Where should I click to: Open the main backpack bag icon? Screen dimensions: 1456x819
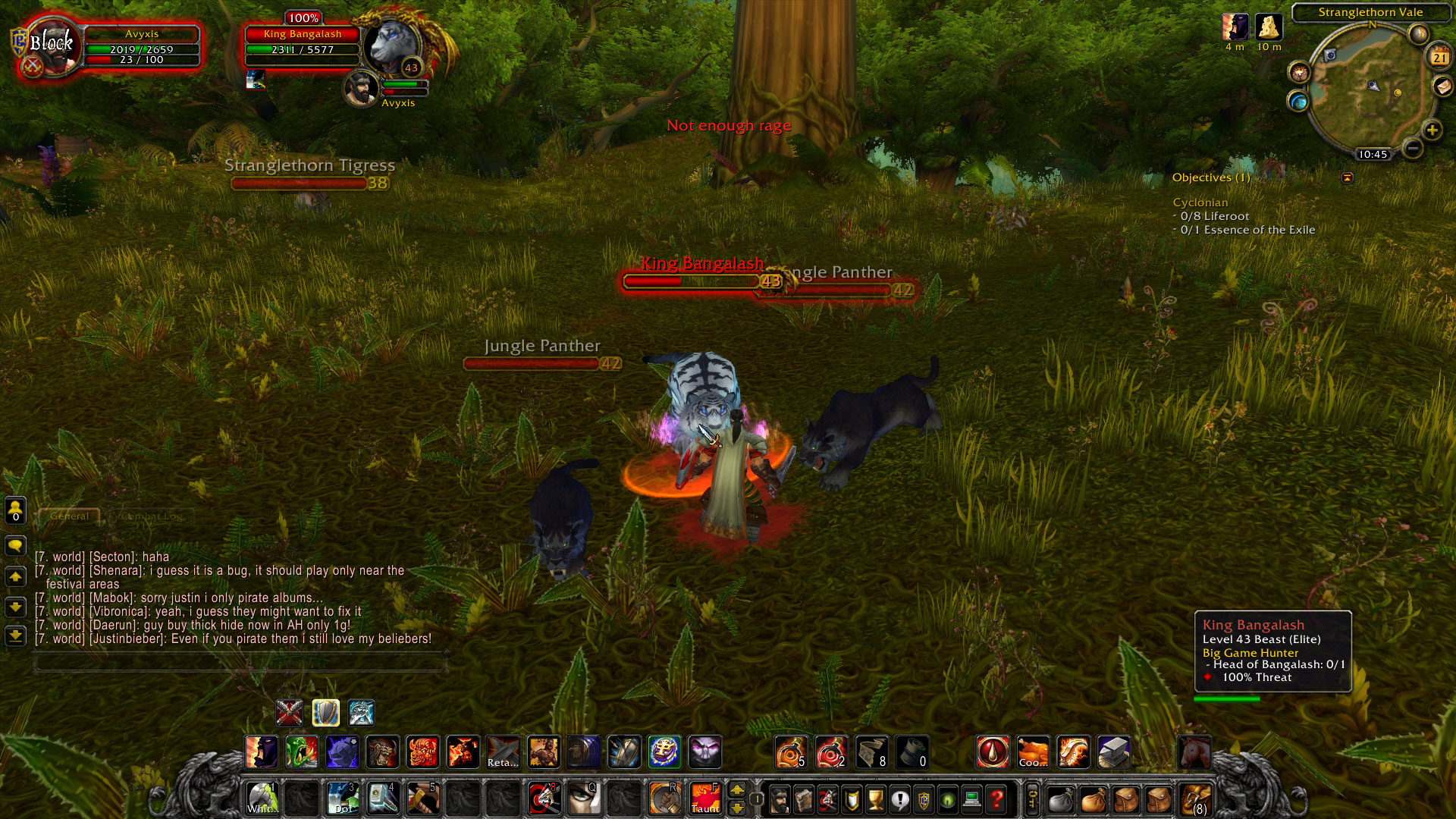(1197, 800)
